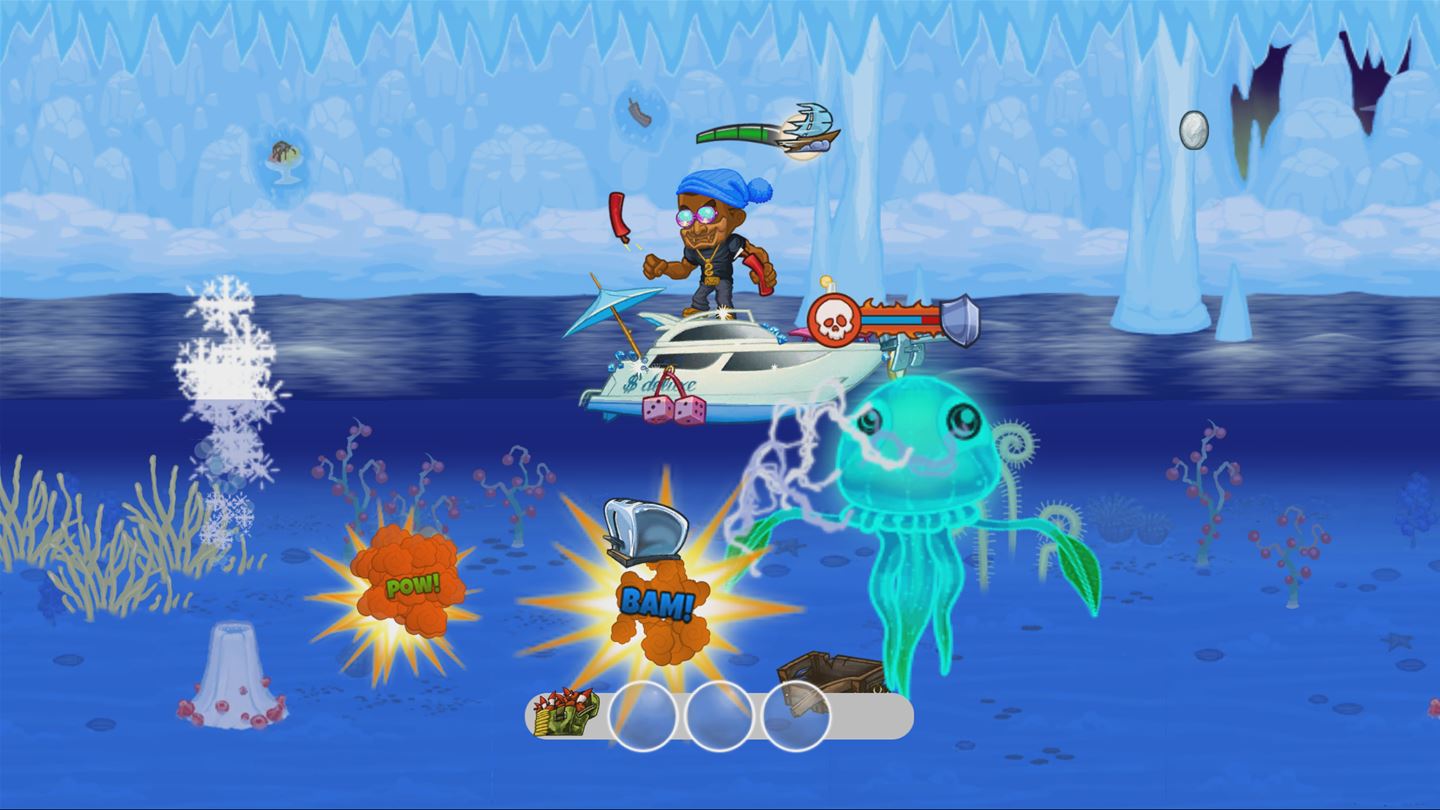
Task: Click the floating speargun pickup at the top
Action: [x=812, y=123]
